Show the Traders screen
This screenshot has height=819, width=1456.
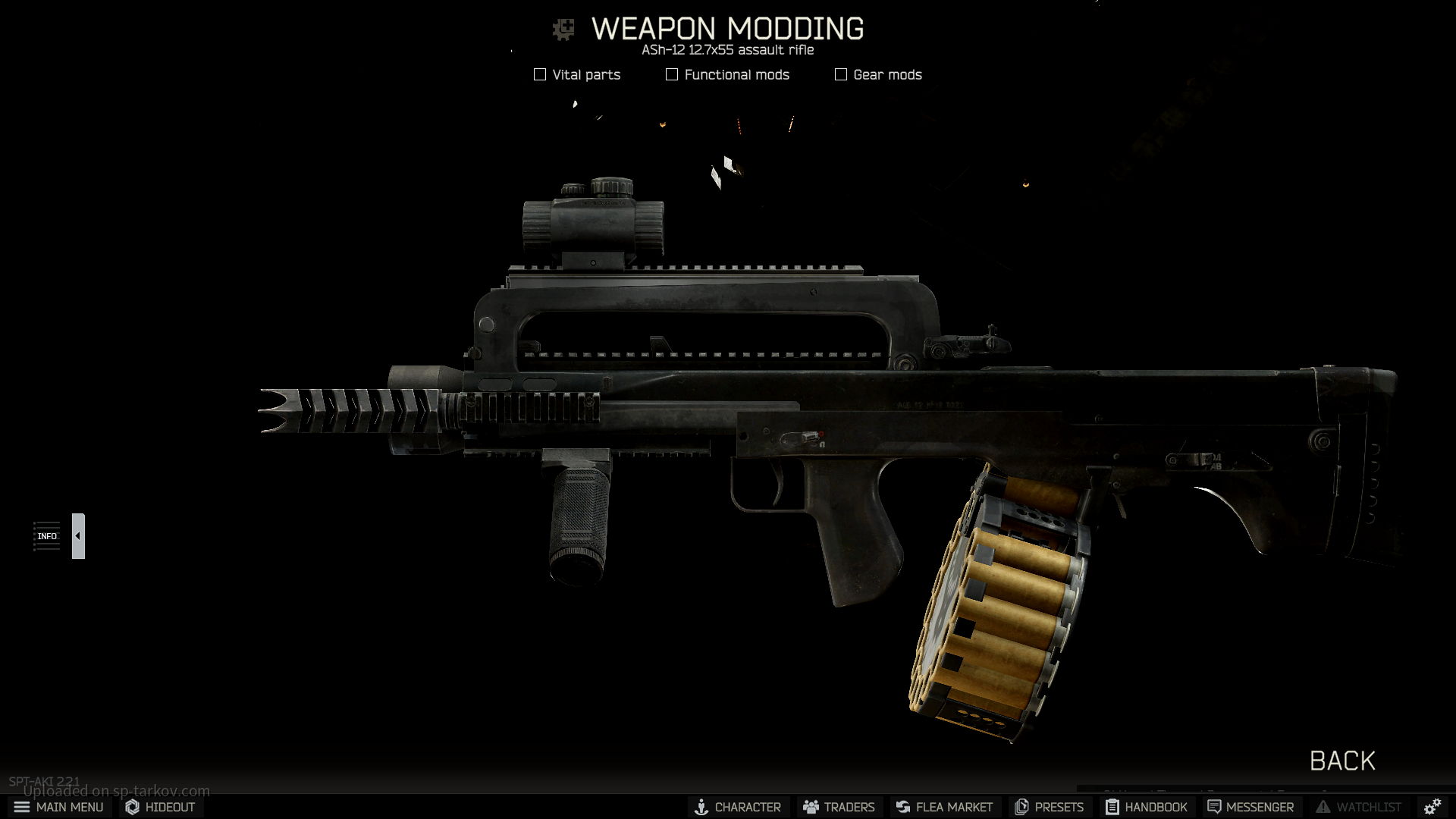839,807
